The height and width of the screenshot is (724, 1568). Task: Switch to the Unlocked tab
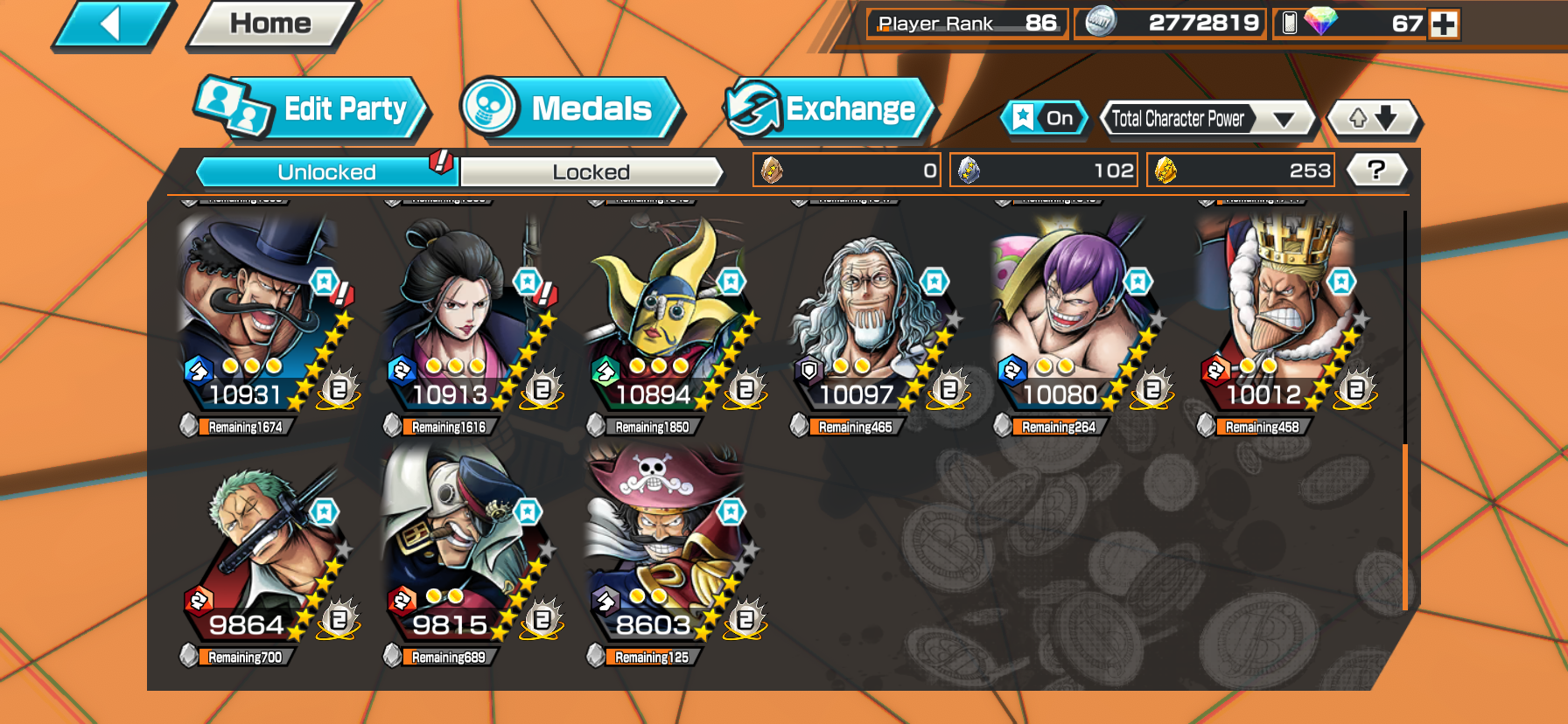point(326,172)
